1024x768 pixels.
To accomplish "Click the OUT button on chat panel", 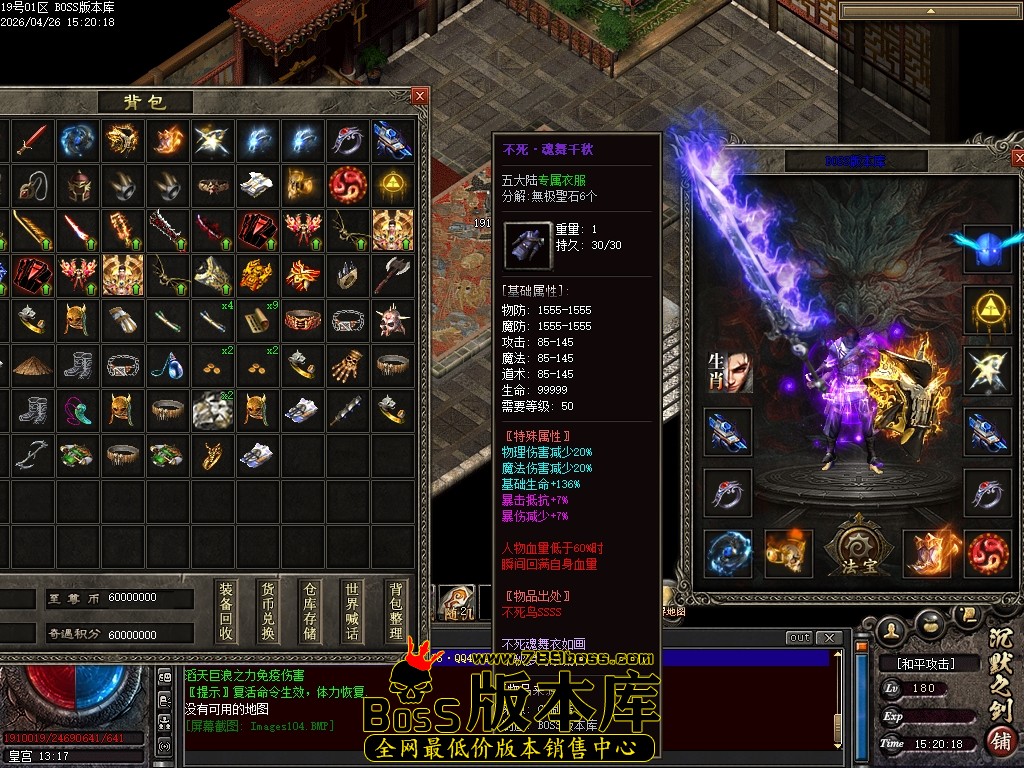I will point(799,638).
